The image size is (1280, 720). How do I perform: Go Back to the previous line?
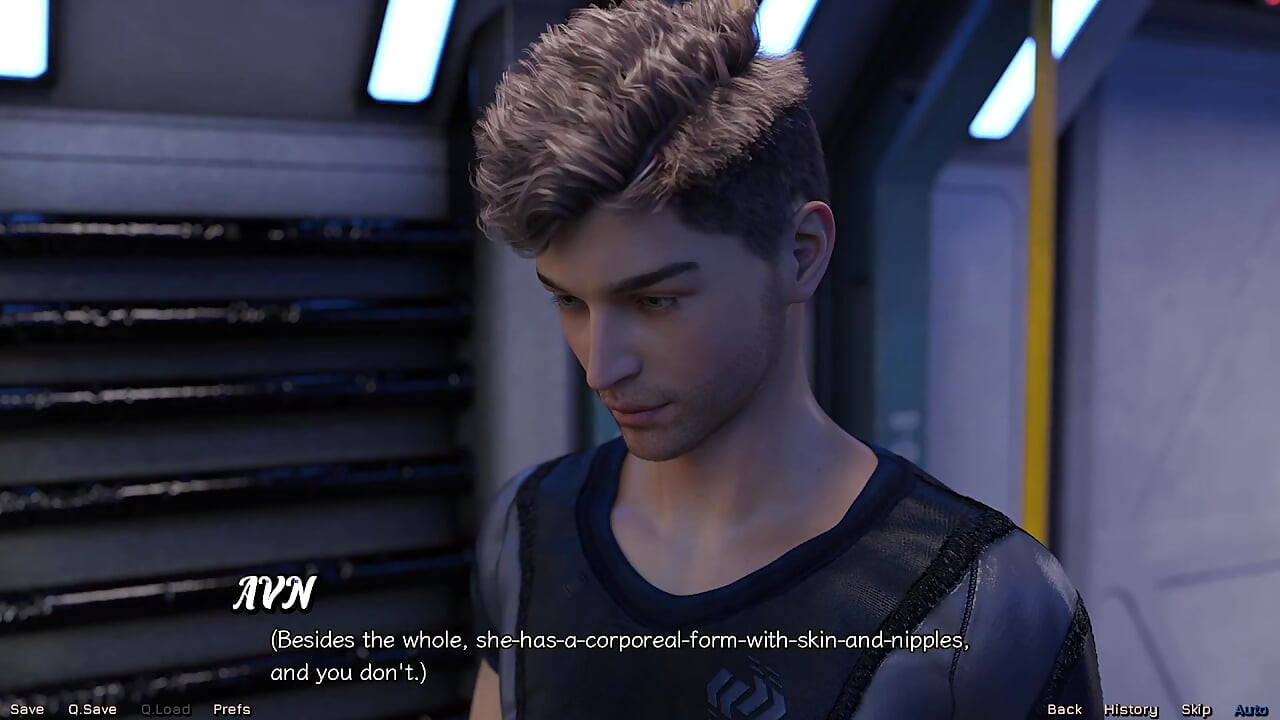click(1064, 709)
